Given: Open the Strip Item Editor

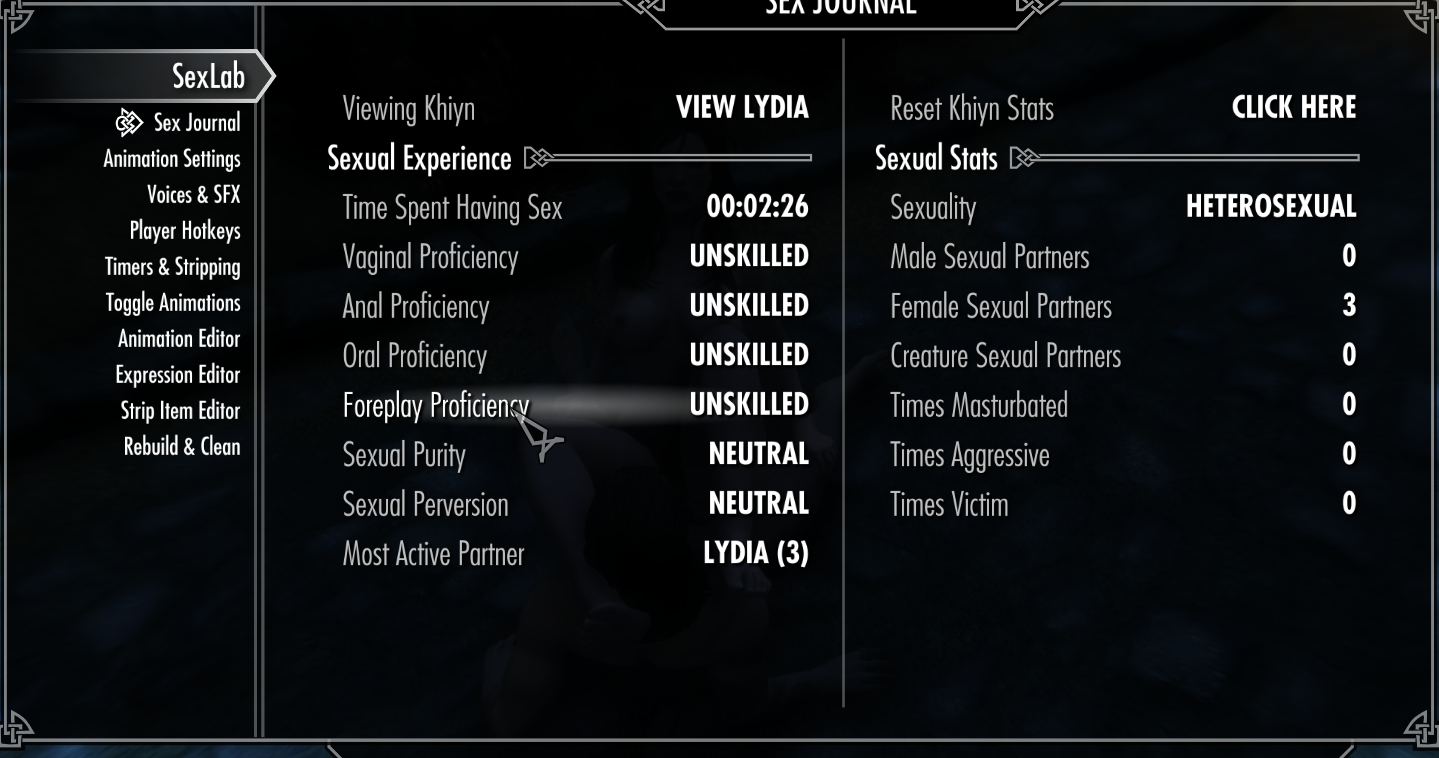Looking at the screenshot, I should click(x=180, y=410).
